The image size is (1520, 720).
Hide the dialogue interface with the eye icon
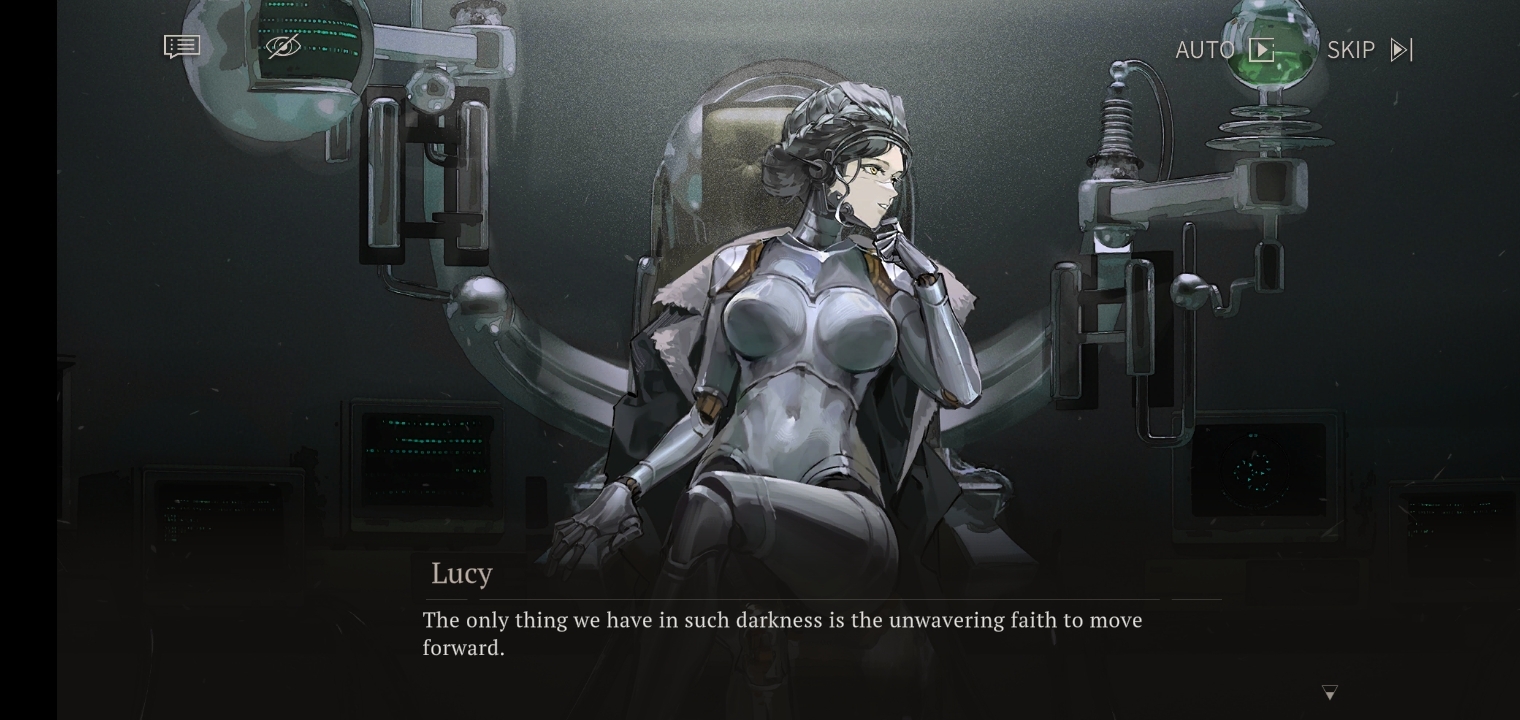click(x=283, y=47)
